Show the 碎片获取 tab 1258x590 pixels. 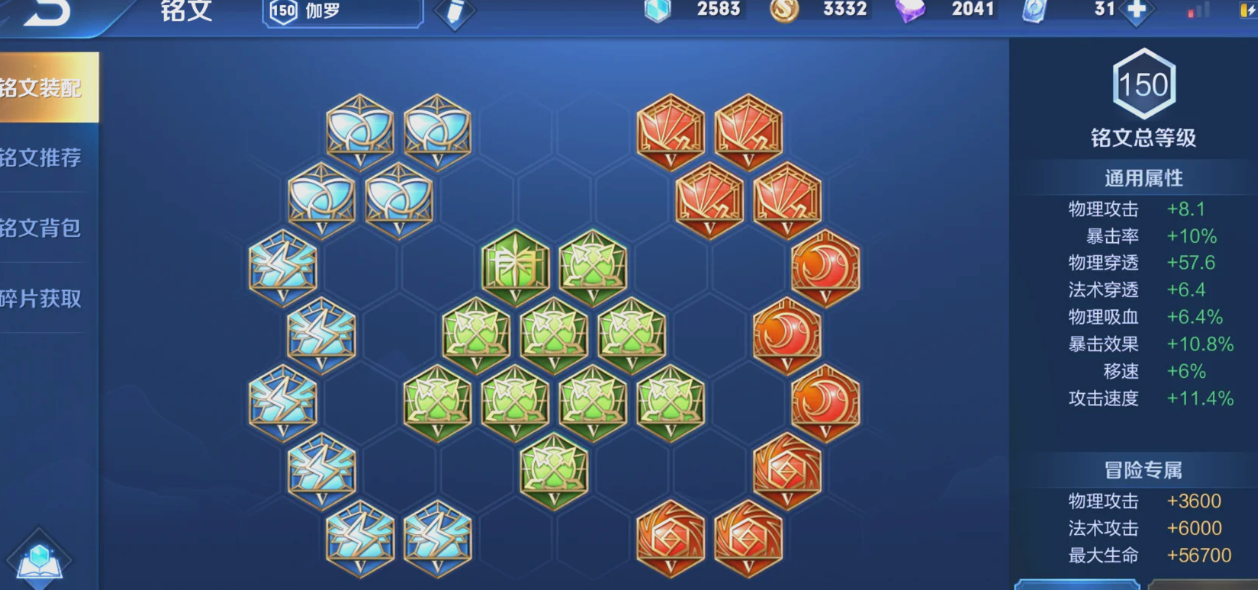click(45, 298)
